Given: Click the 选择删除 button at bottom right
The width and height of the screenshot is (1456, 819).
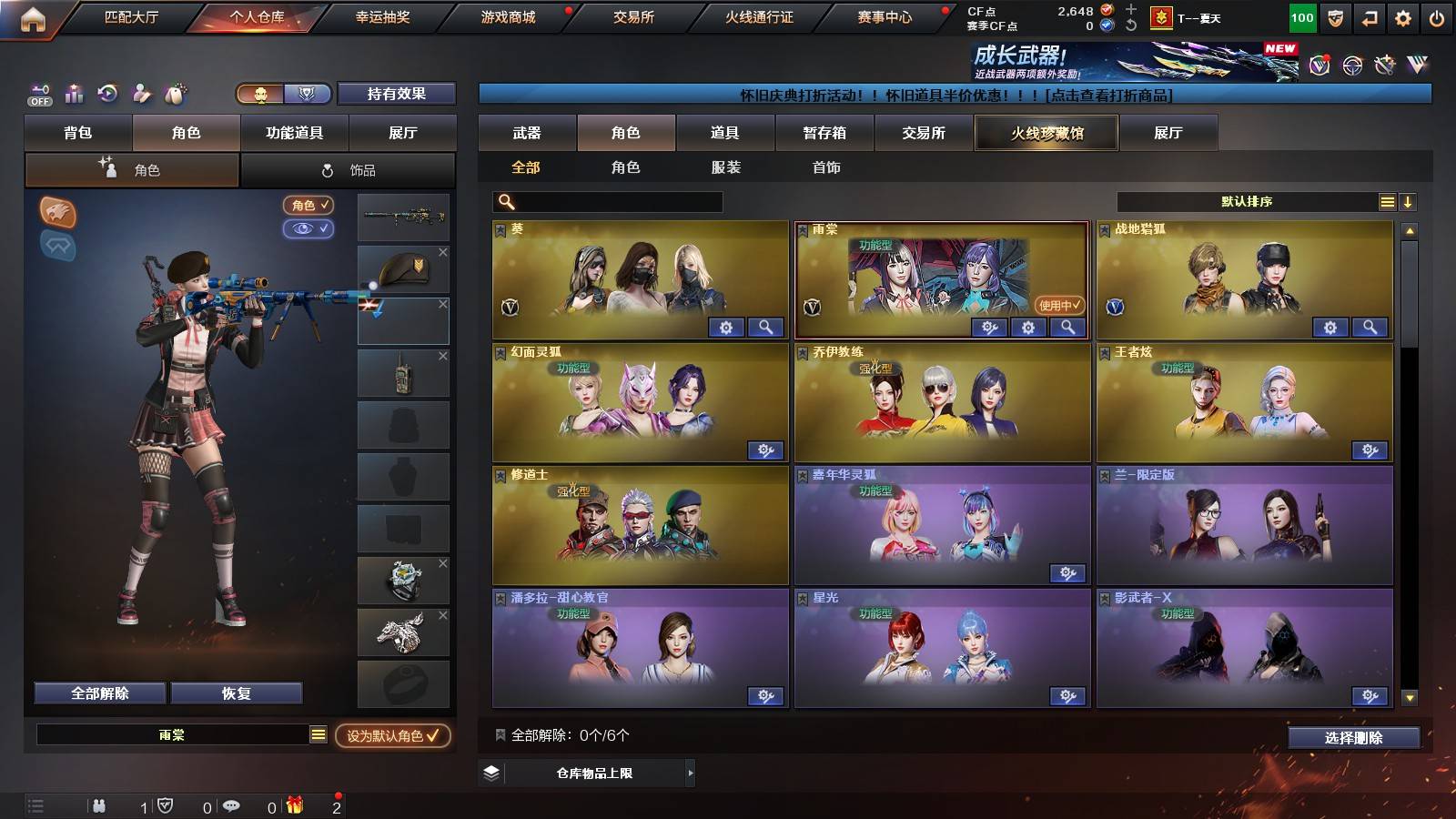Looking at the screenshot, I should coord(1353,739).
